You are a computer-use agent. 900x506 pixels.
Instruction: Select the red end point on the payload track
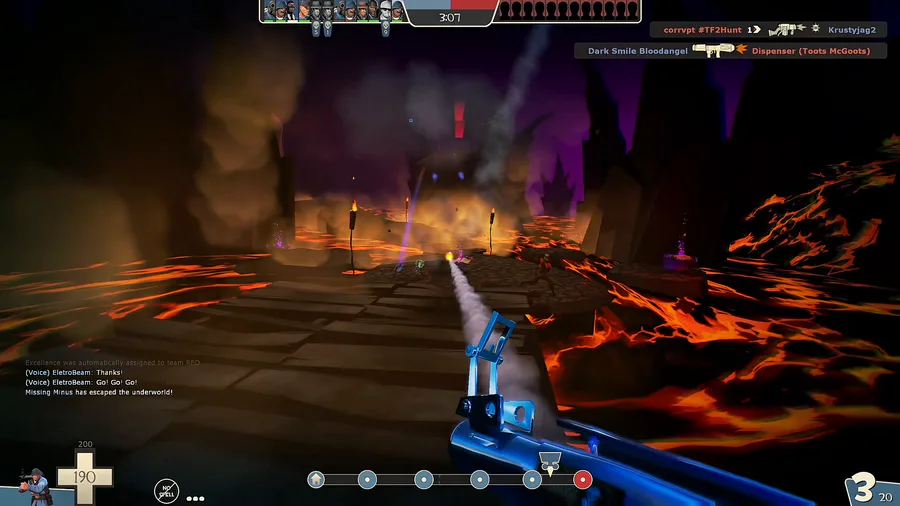tap(582, 480)
